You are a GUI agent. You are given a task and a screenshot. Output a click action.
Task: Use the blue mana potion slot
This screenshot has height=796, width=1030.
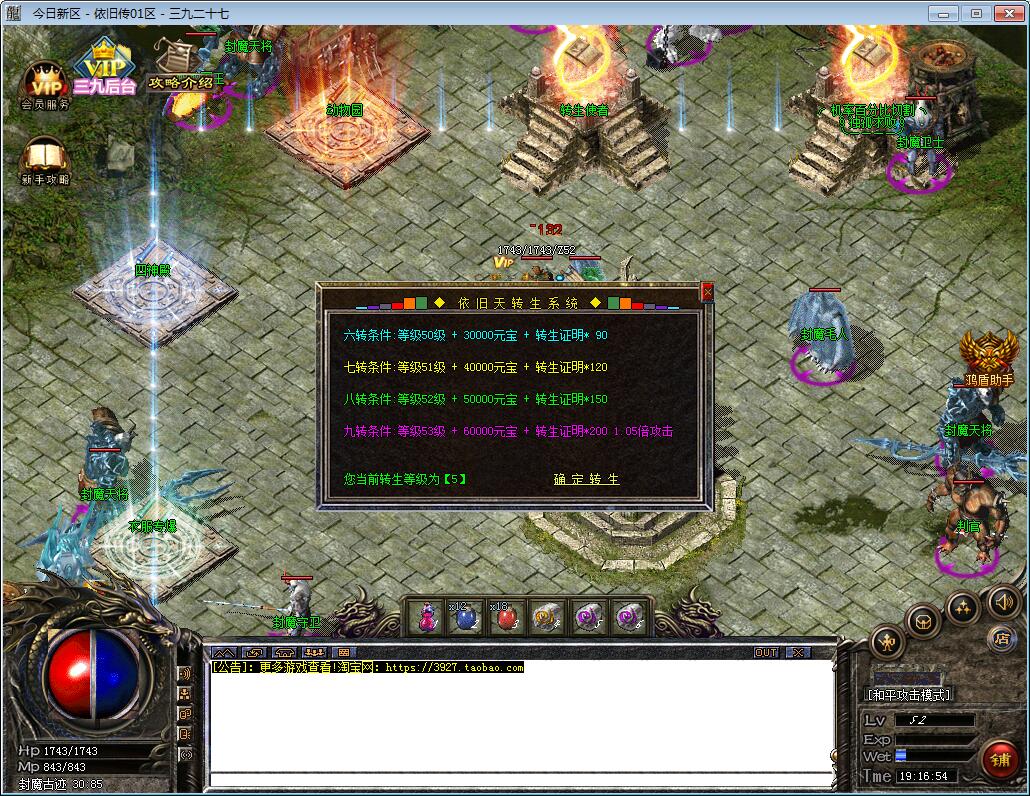coord(467,618)
